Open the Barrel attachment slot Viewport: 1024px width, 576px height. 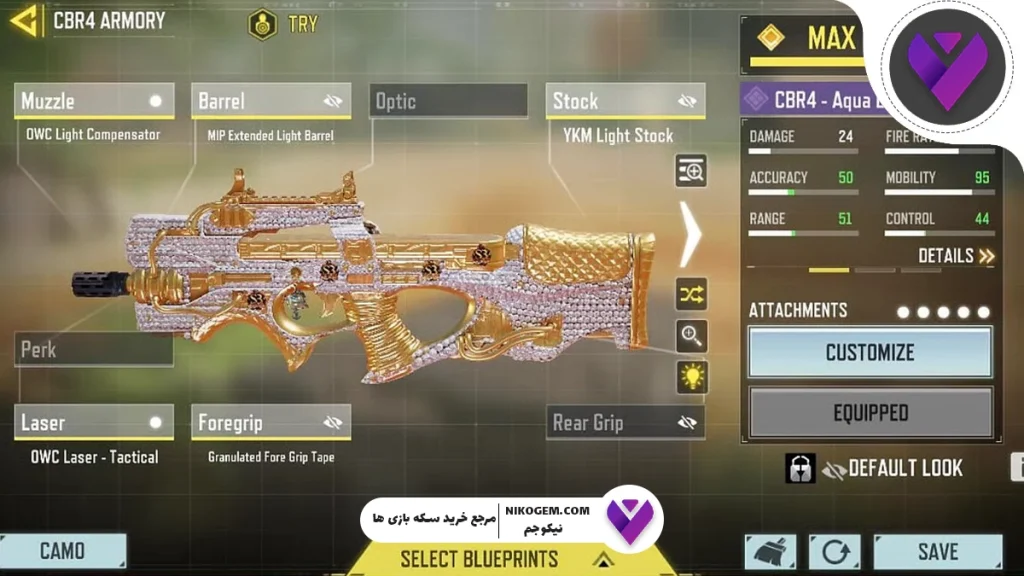[270, 101]
